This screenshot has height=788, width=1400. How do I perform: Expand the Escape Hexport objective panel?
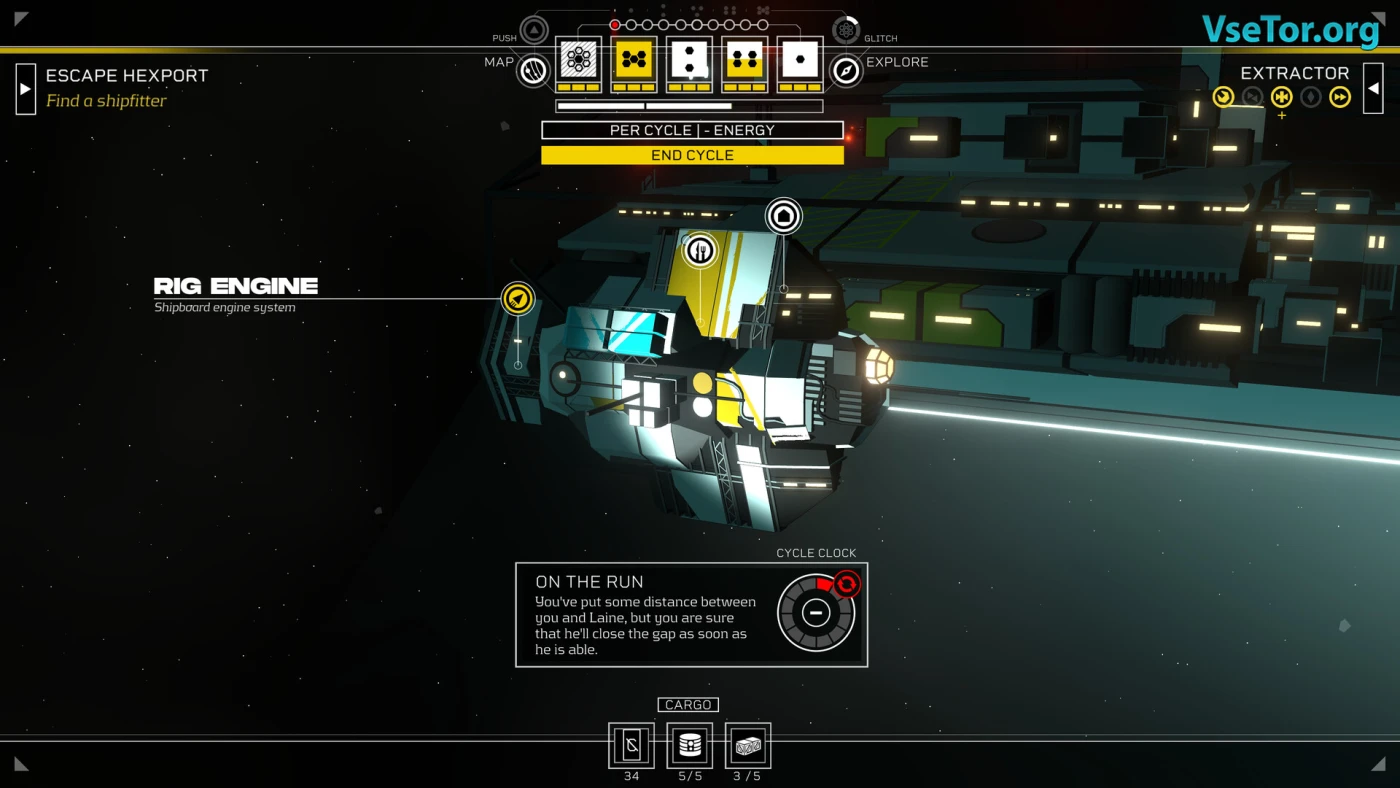pyautogui.click(x=25, y=88)
